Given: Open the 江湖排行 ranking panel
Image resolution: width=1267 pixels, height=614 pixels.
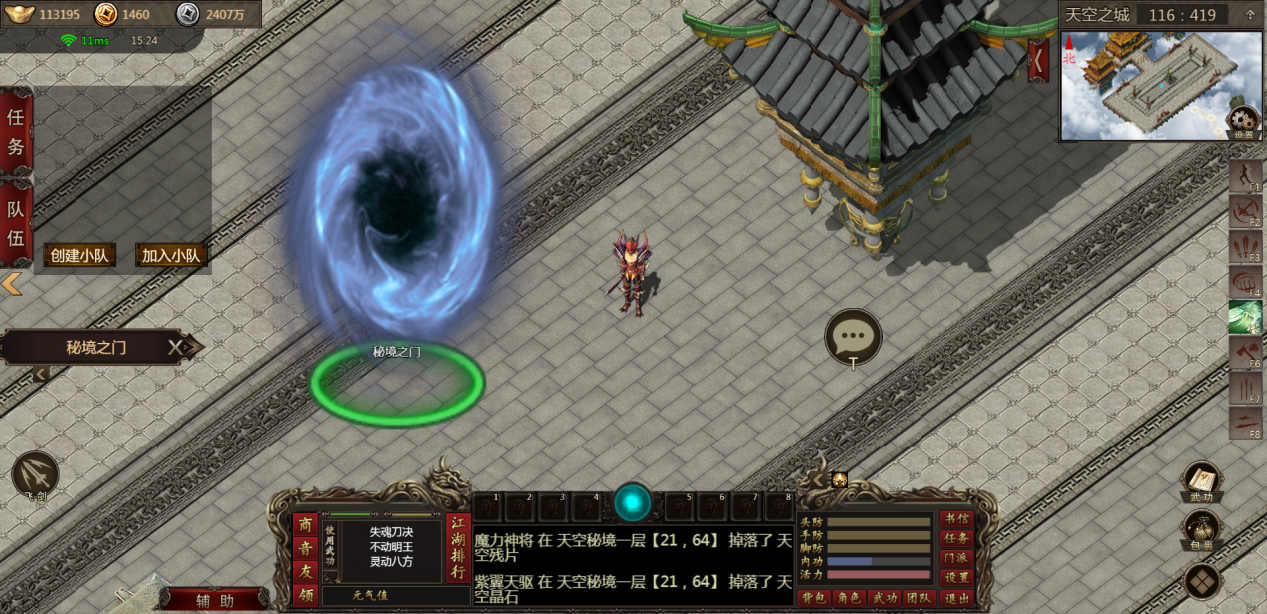Looking at the screenshot, I should coord(458,547).
